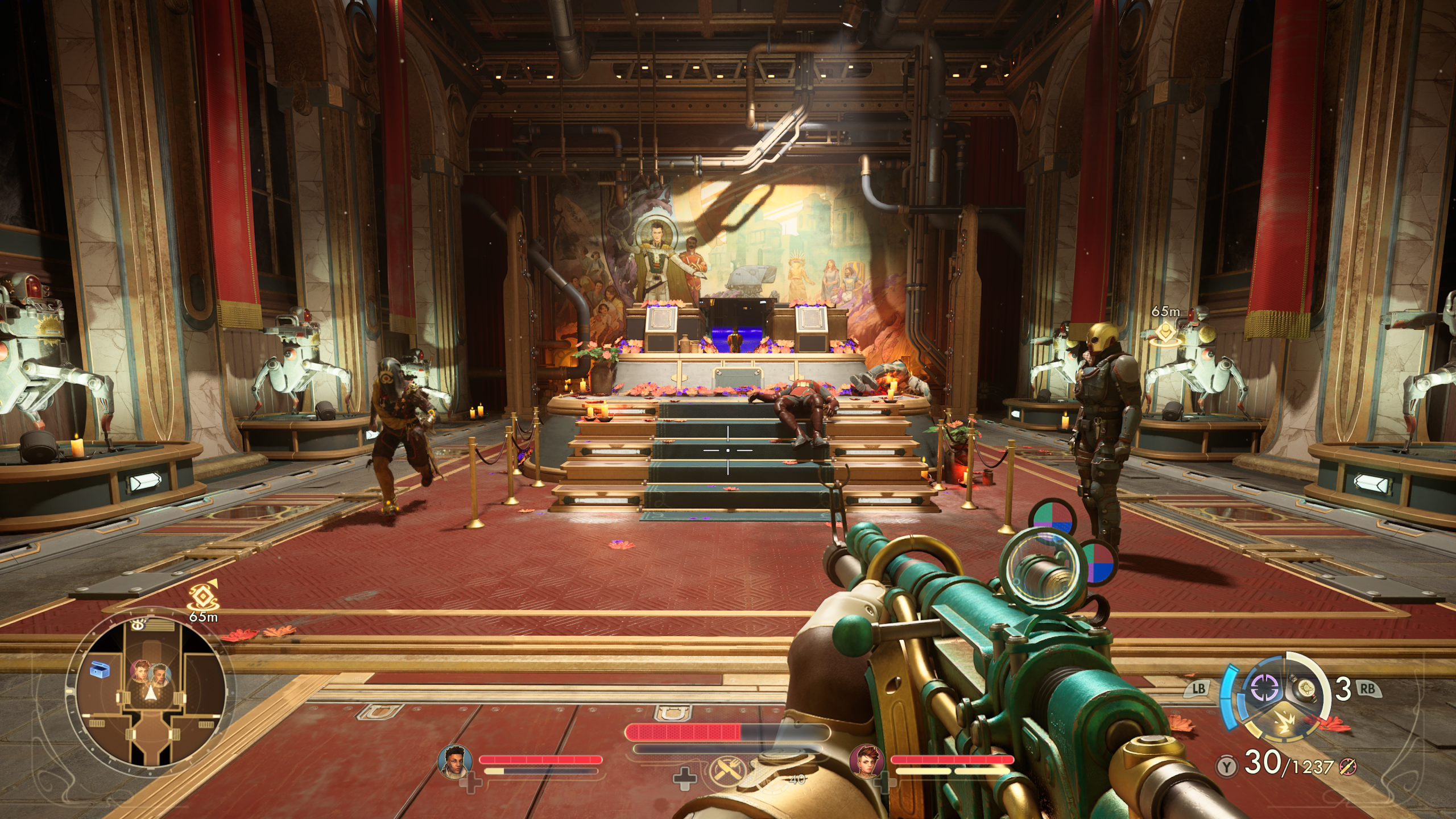Click the red-haired companion marker on the minimap
The width and height of the screenshot is (1456, 819).
pyautogui.click(x=139, y=671)
